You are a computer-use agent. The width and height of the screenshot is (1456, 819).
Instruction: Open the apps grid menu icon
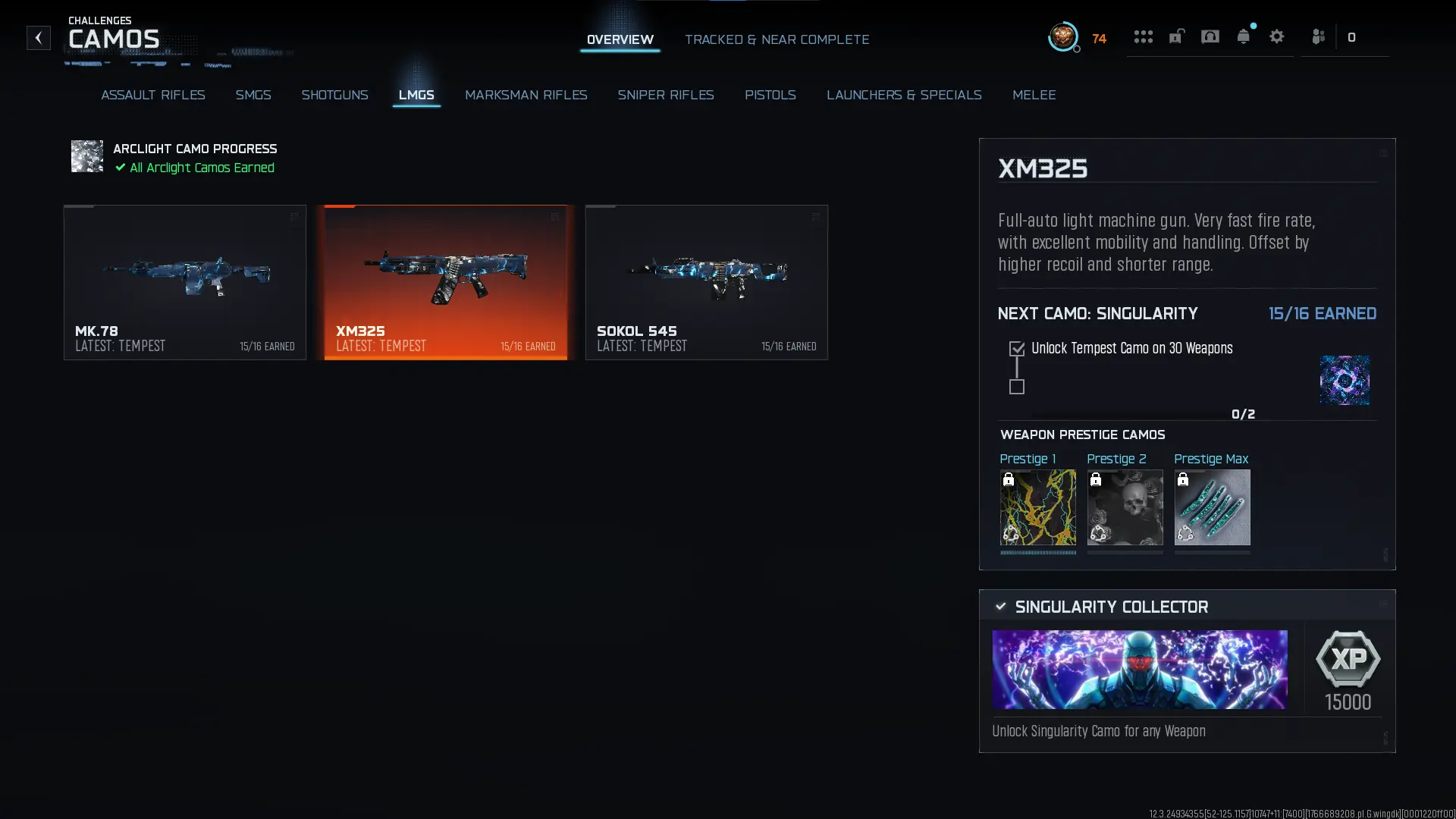point(1144,36)
